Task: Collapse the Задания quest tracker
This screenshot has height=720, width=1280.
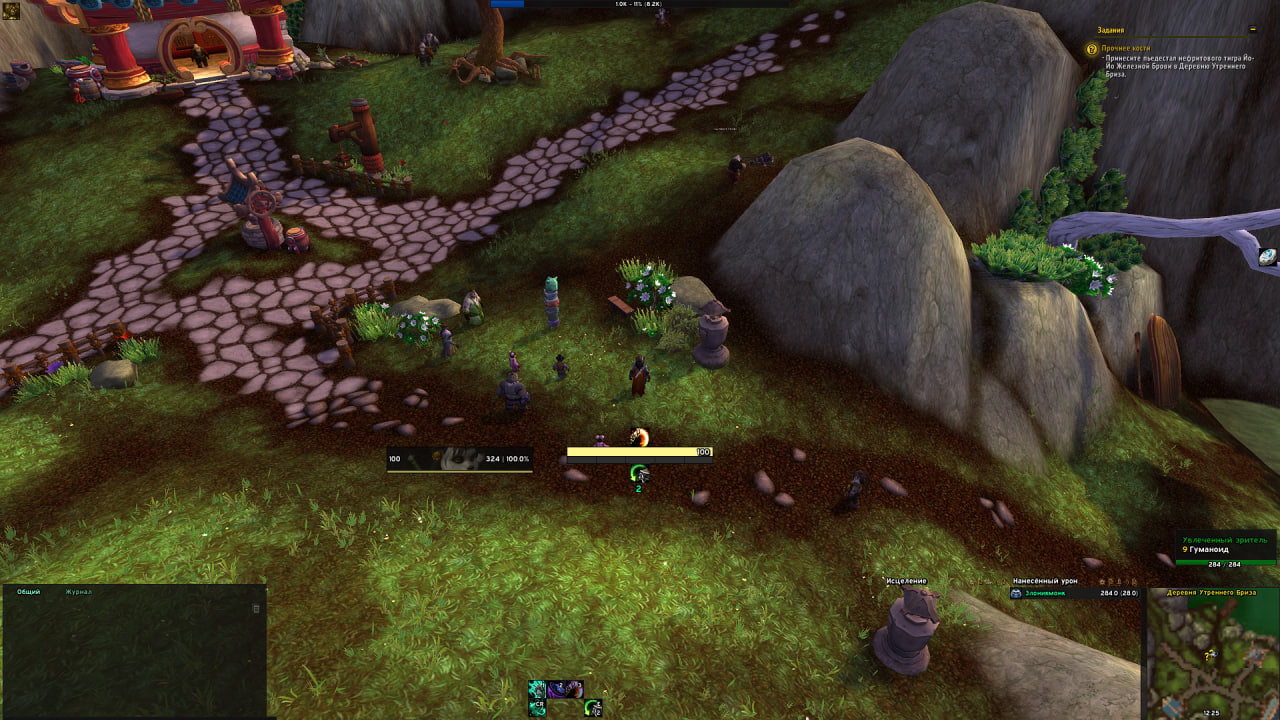Action: click(x=1253, y=29)
